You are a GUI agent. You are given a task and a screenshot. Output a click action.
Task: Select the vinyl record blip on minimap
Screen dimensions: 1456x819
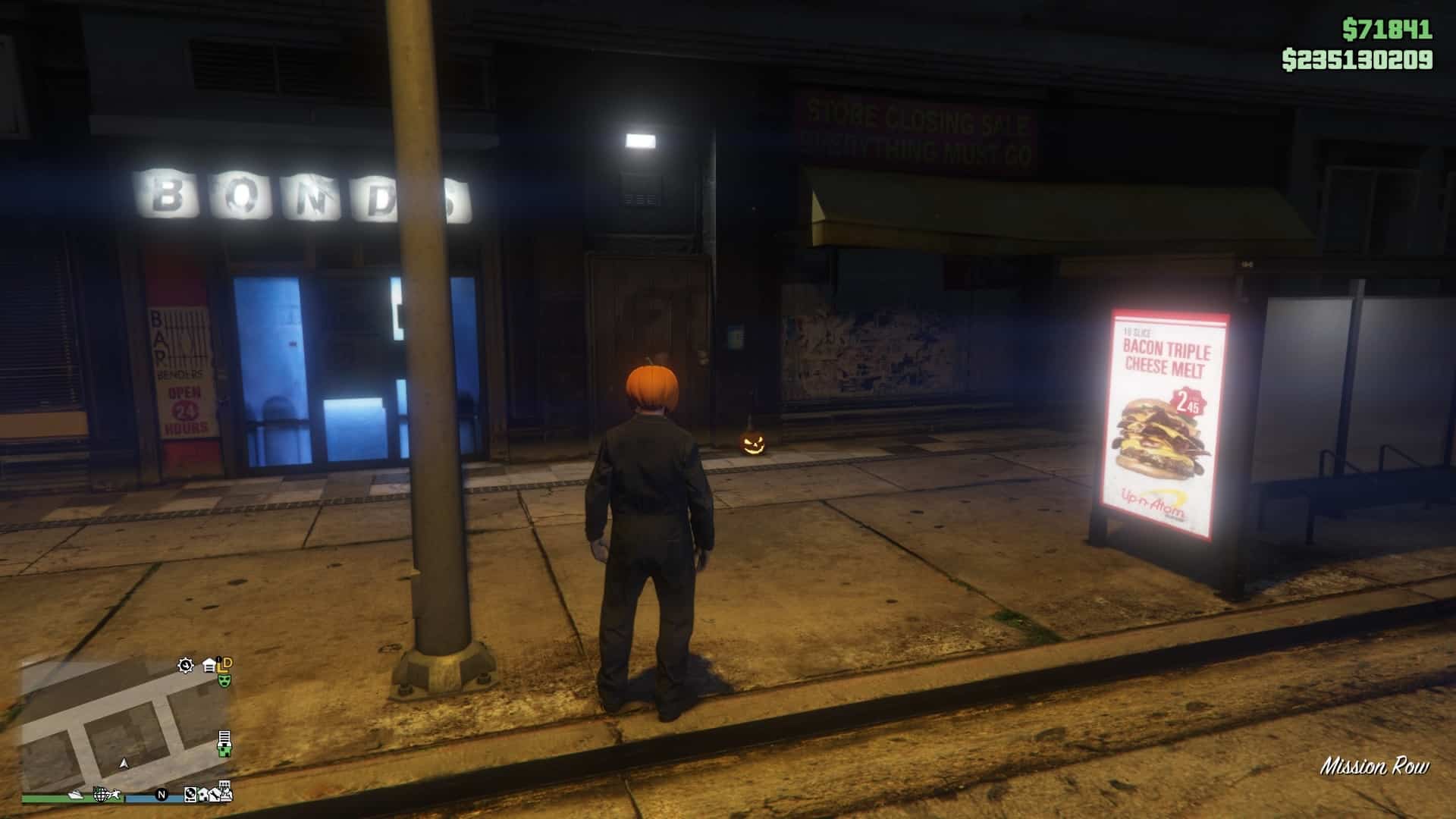click(190, 795)
